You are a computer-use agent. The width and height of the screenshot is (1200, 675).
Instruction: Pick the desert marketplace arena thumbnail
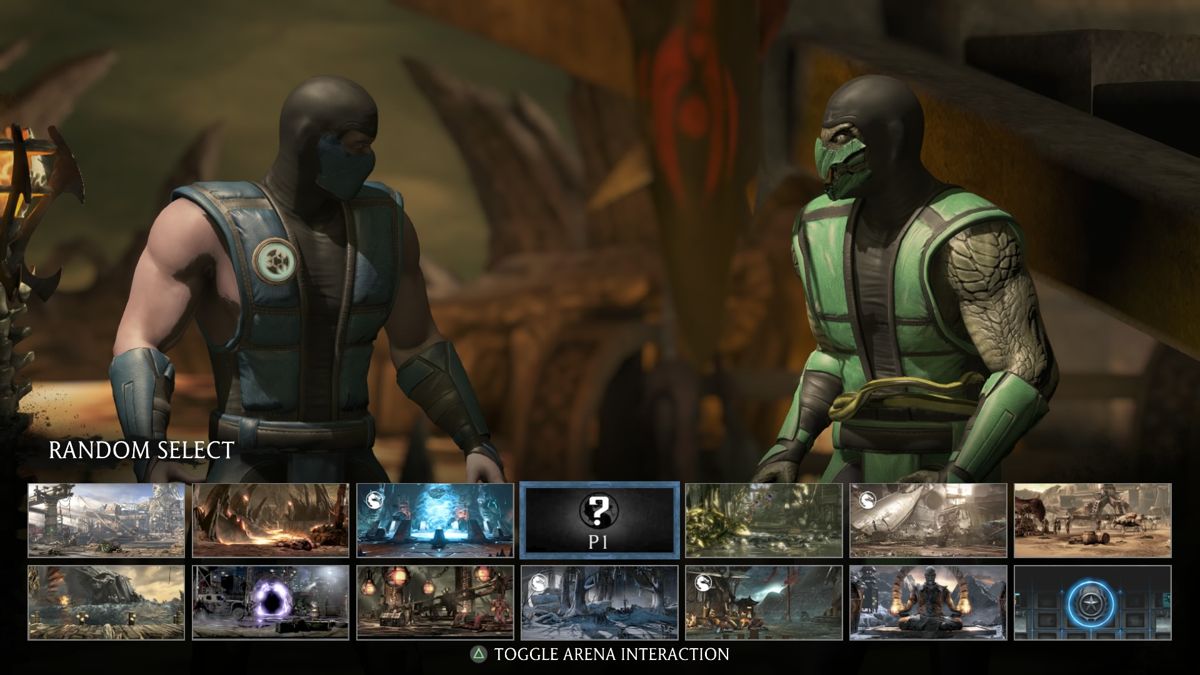(x=1092, y=520)
